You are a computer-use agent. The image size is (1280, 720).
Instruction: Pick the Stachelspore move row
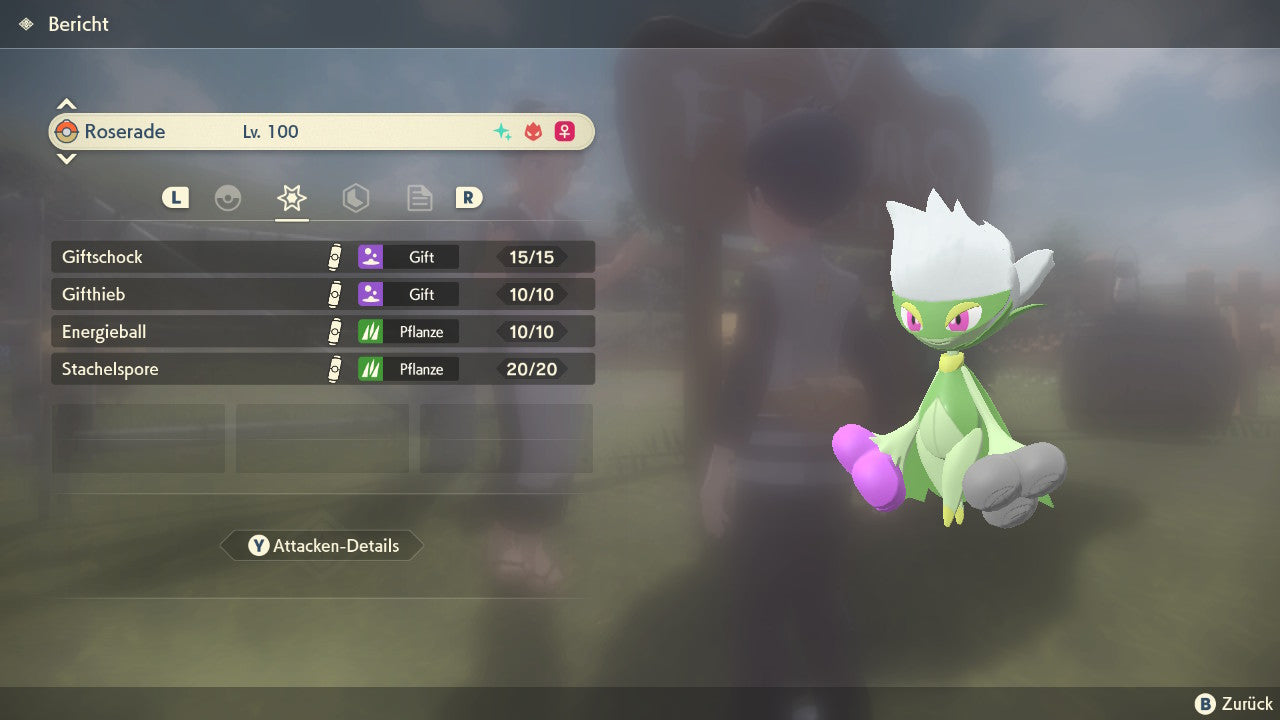[x=322, y=369]
